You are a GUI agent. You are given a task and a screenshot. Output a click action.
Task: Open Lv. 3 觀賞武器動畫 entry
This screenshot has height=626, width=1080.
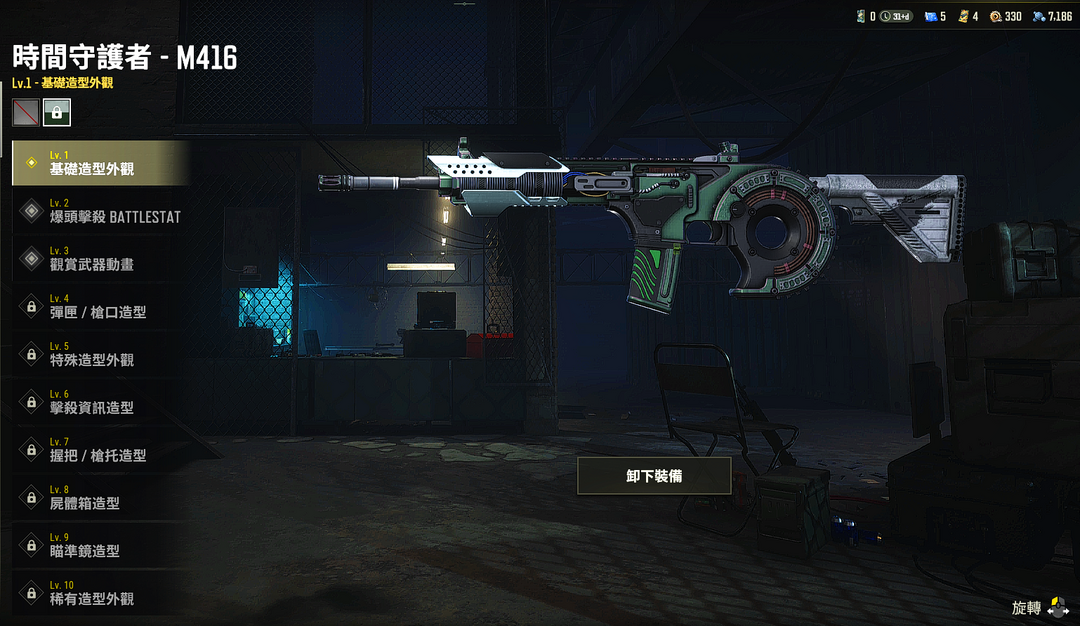[98, 259]
